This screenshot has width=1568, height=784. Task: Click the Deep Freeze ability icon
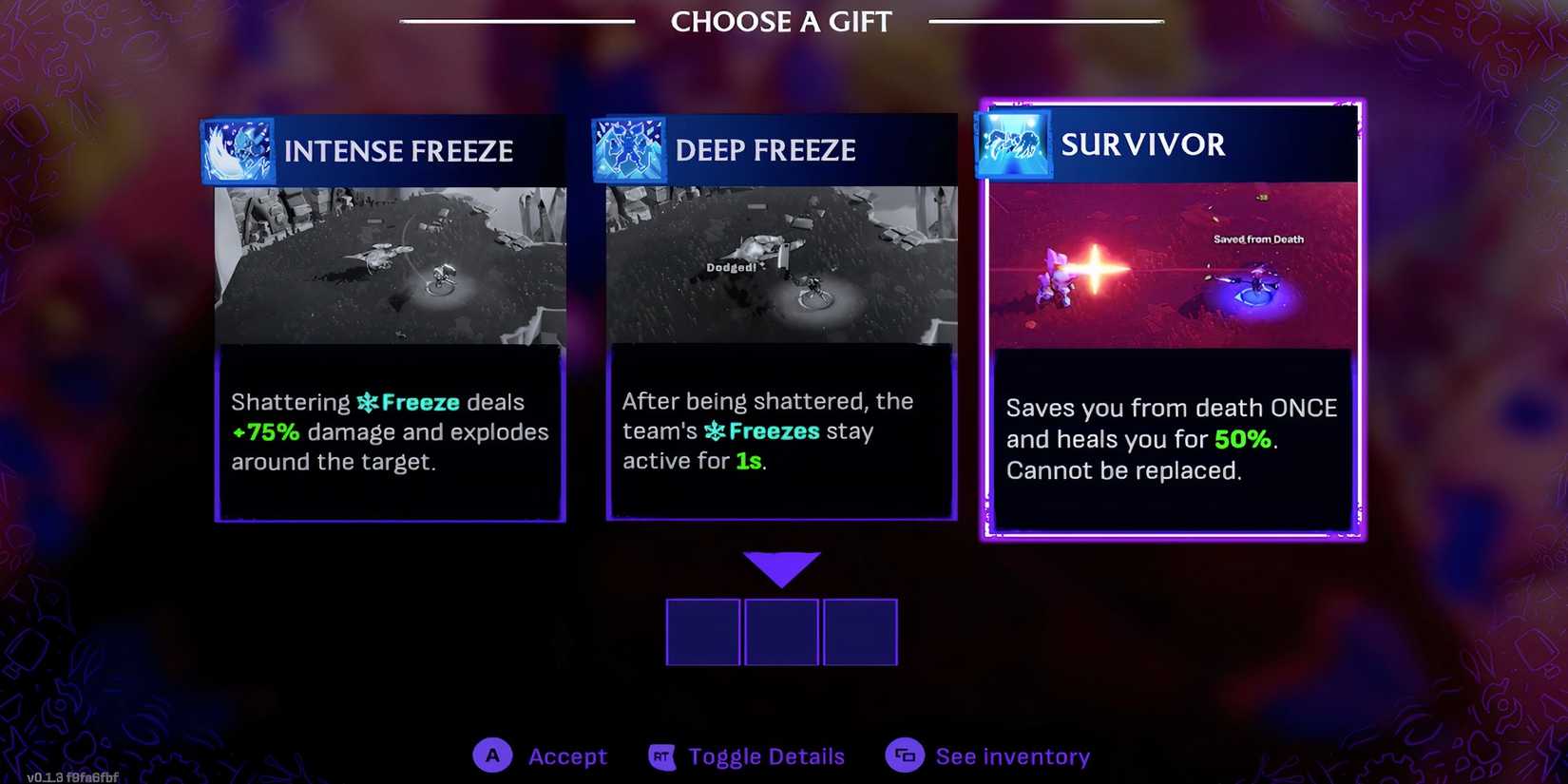(x=631, y=149)
